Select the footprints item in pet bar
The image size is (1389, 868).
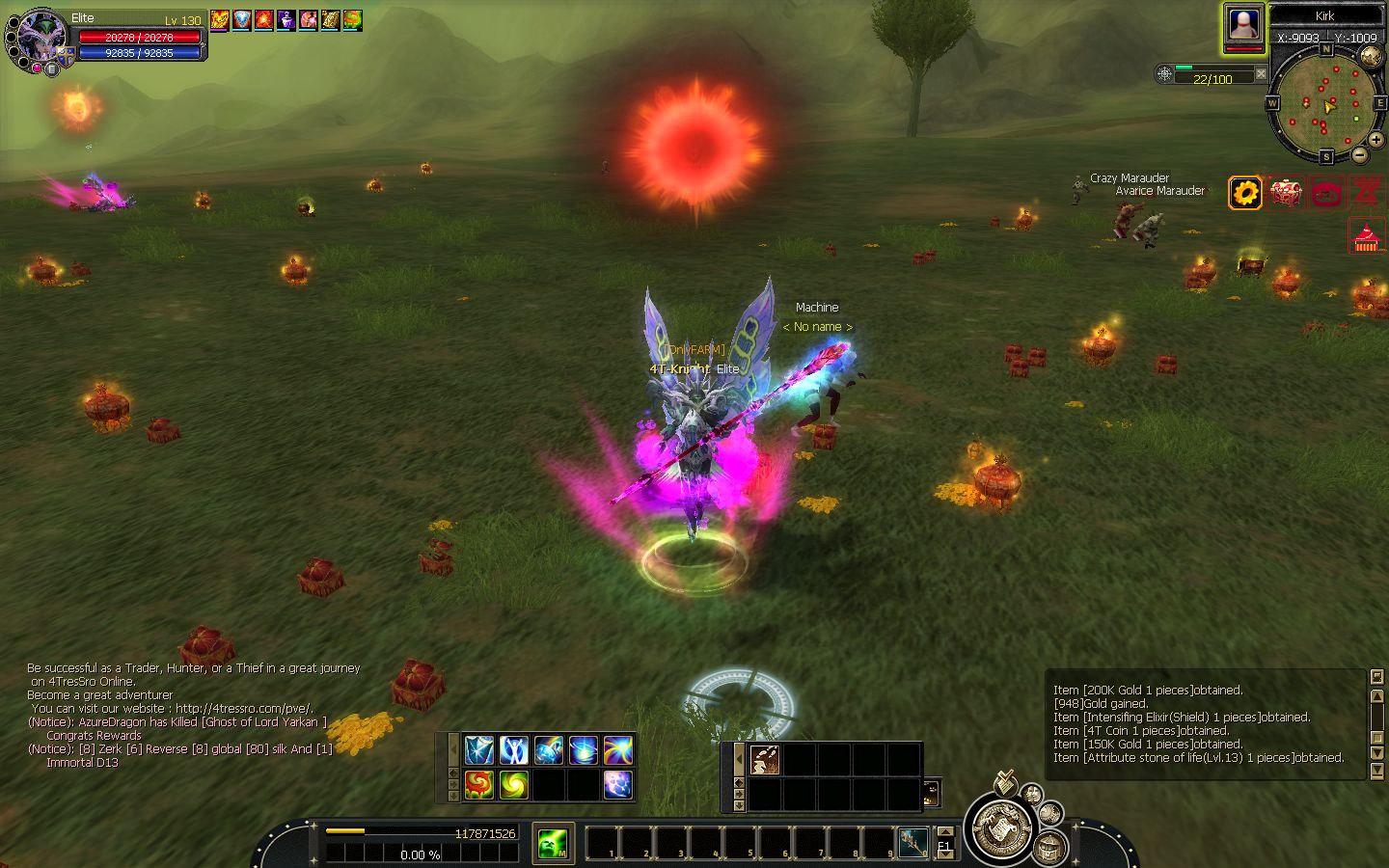pos(765,760)
